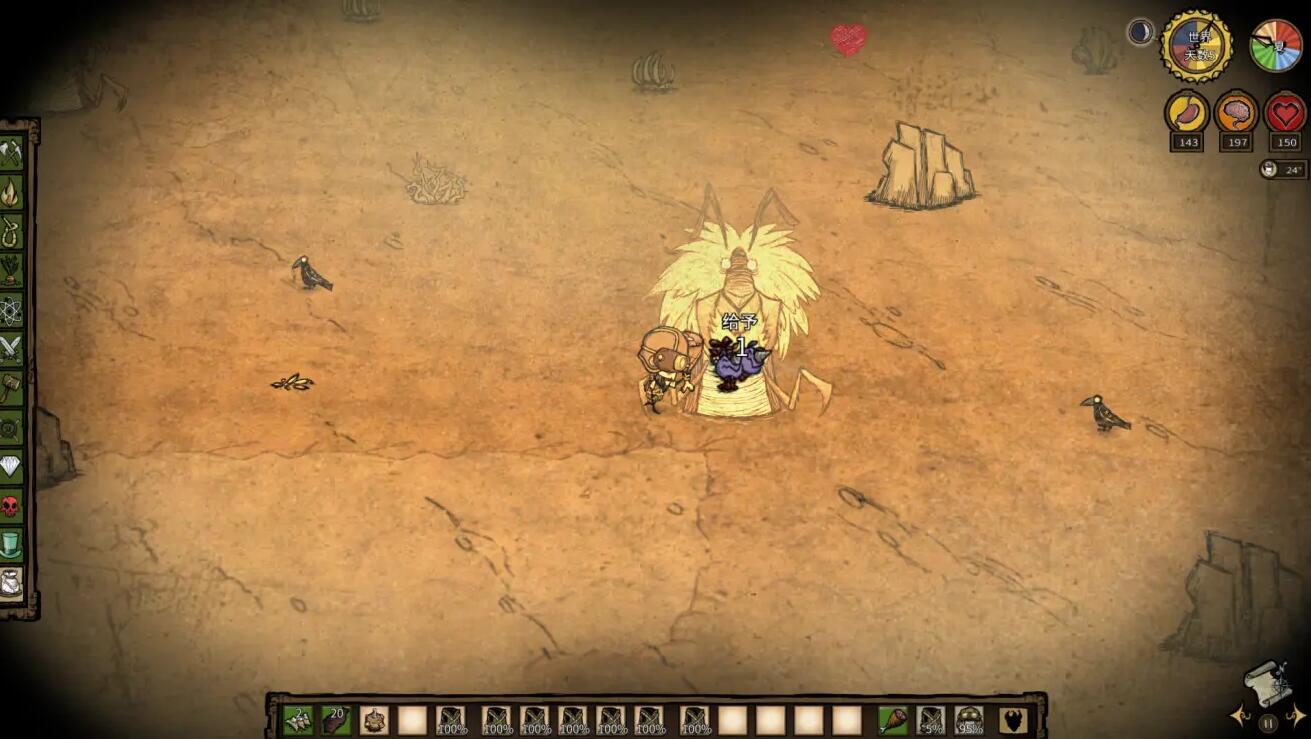
Task: Pause the game with the pause button
Action: 1268,722
